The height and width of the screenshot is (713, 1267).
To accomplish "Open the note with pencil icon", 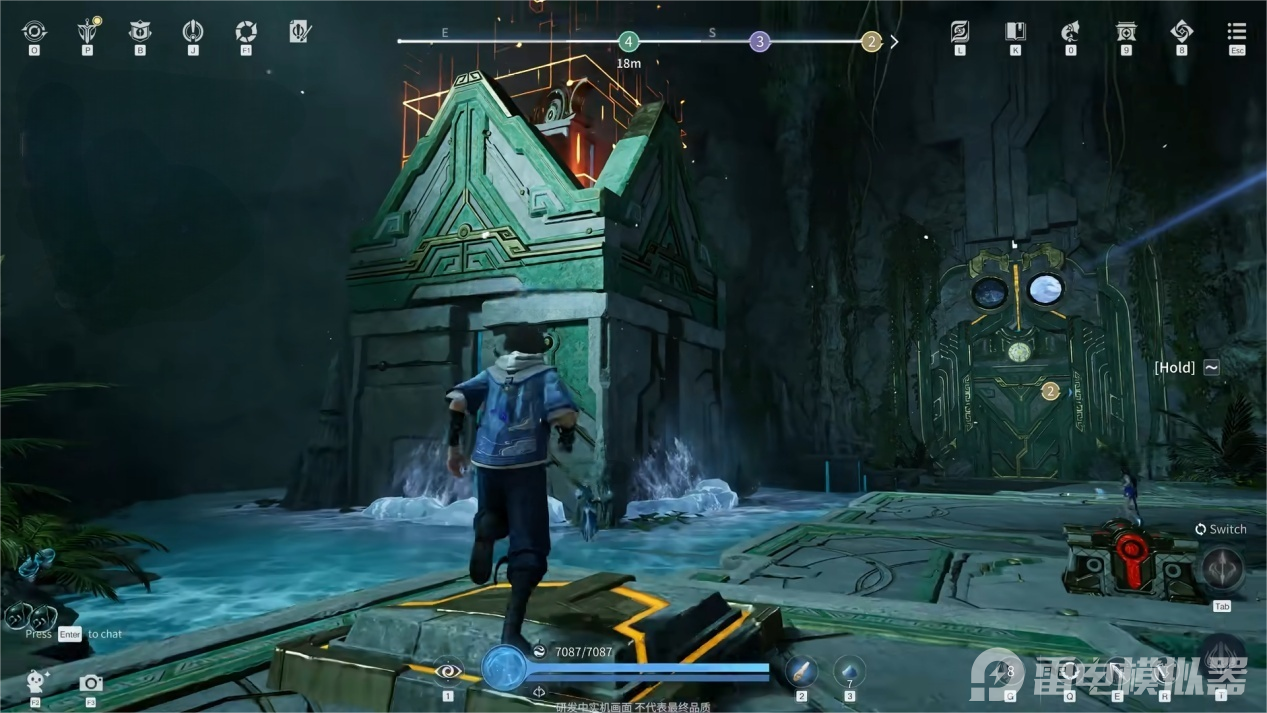I will coord(299,32).
